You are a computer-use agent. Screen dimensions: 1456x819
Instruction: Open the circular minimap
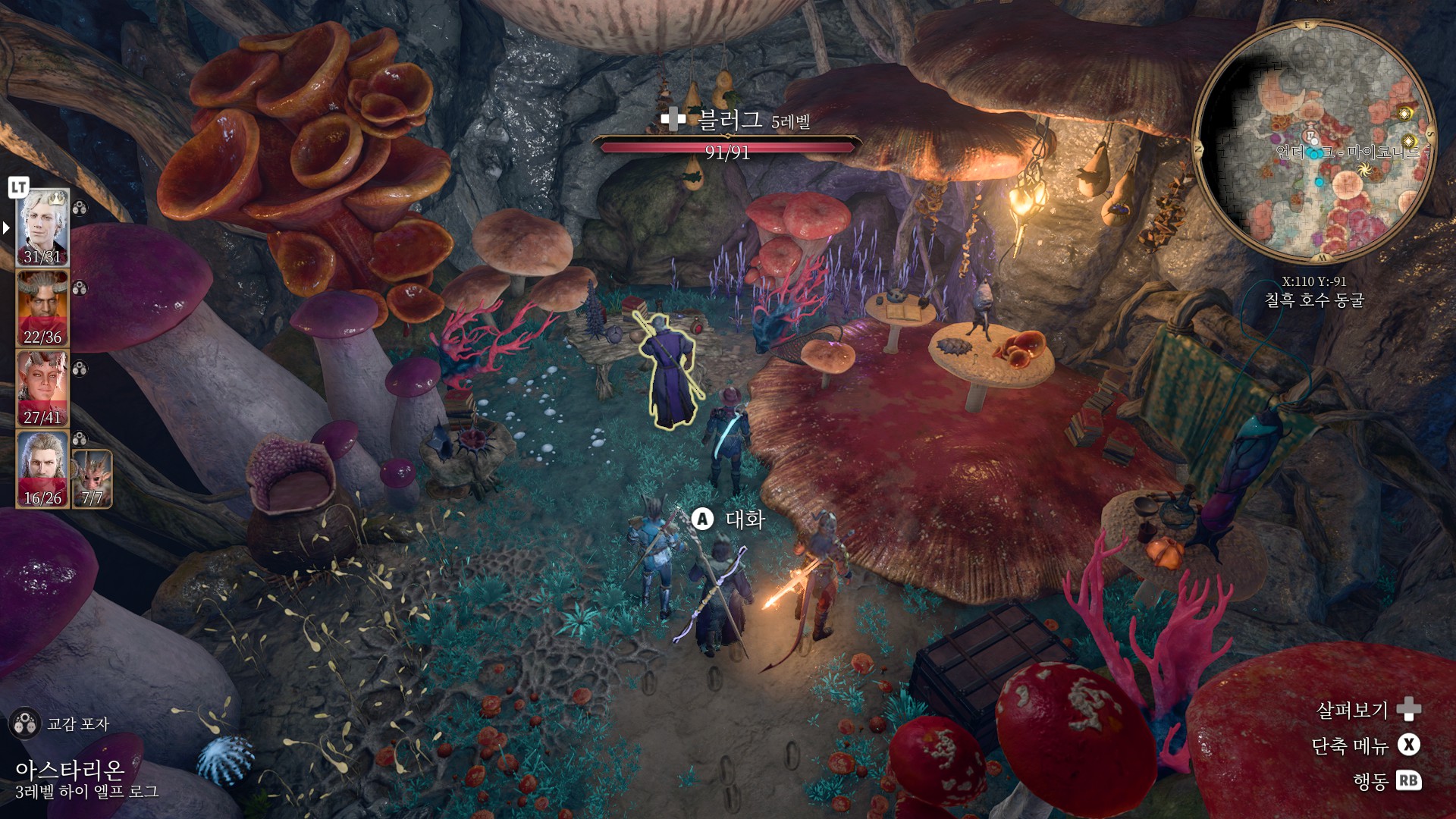point(1313,143)
